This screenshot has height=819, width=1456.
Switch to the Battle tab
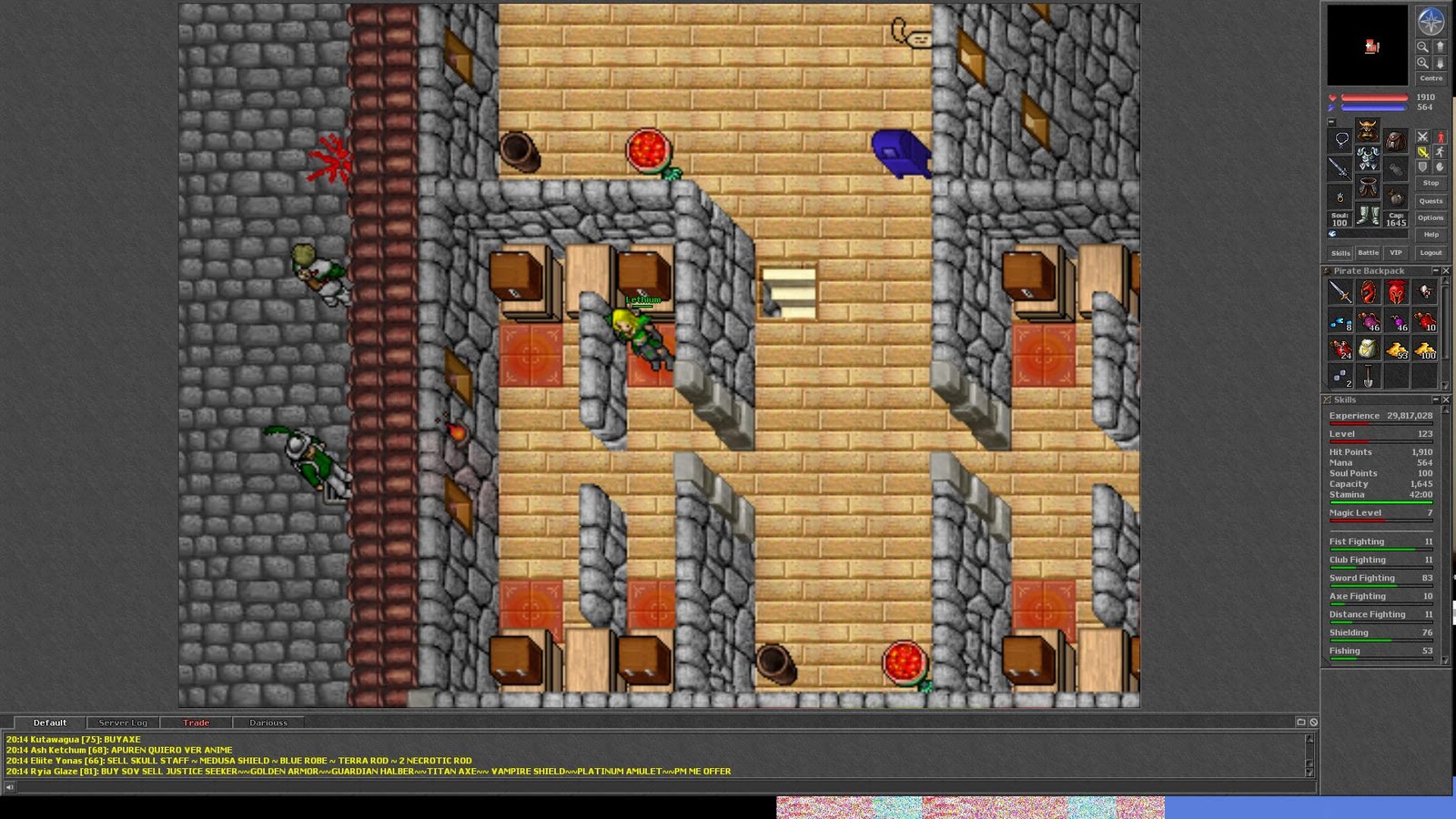[1368, 252]
